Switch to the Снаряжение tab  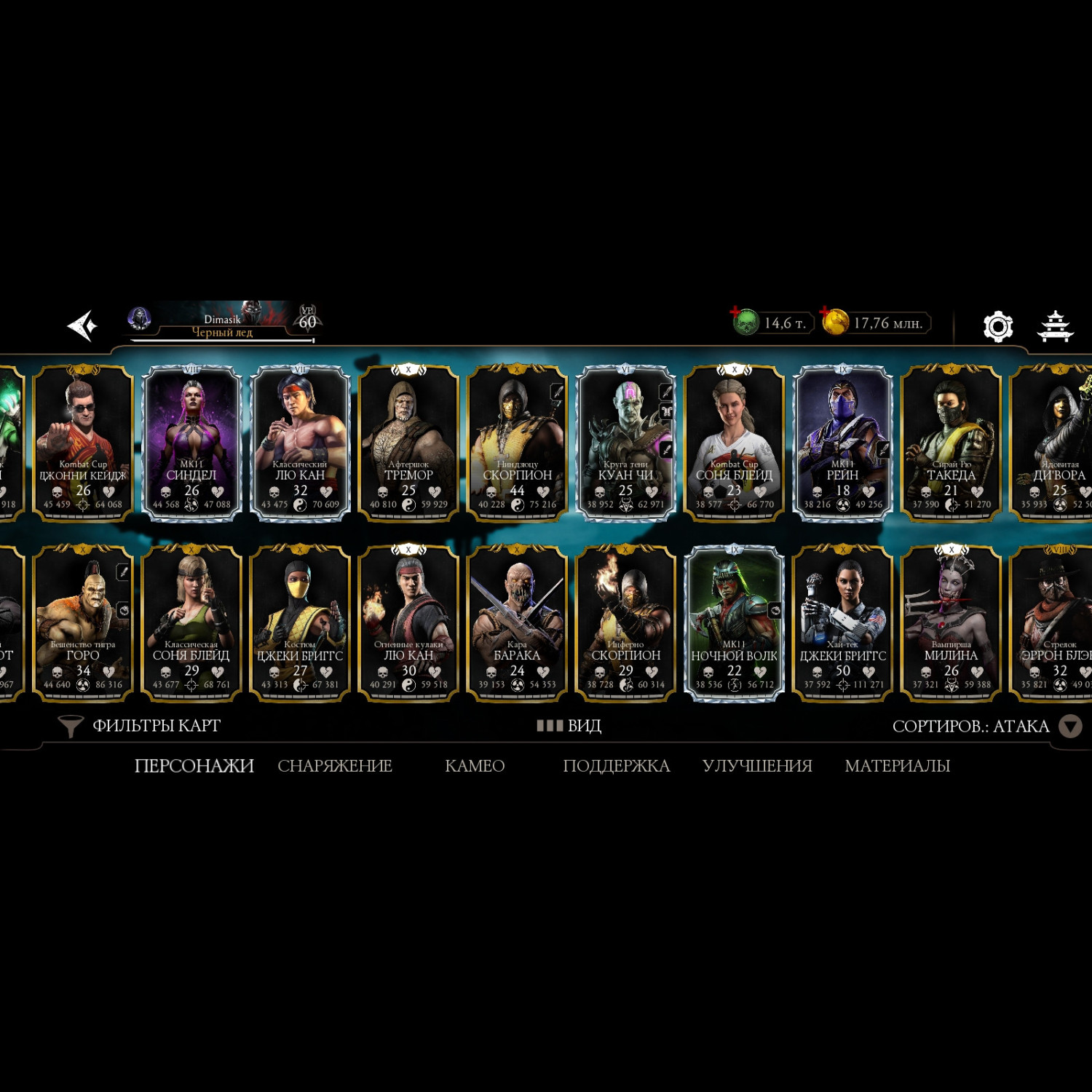(335, 766)
